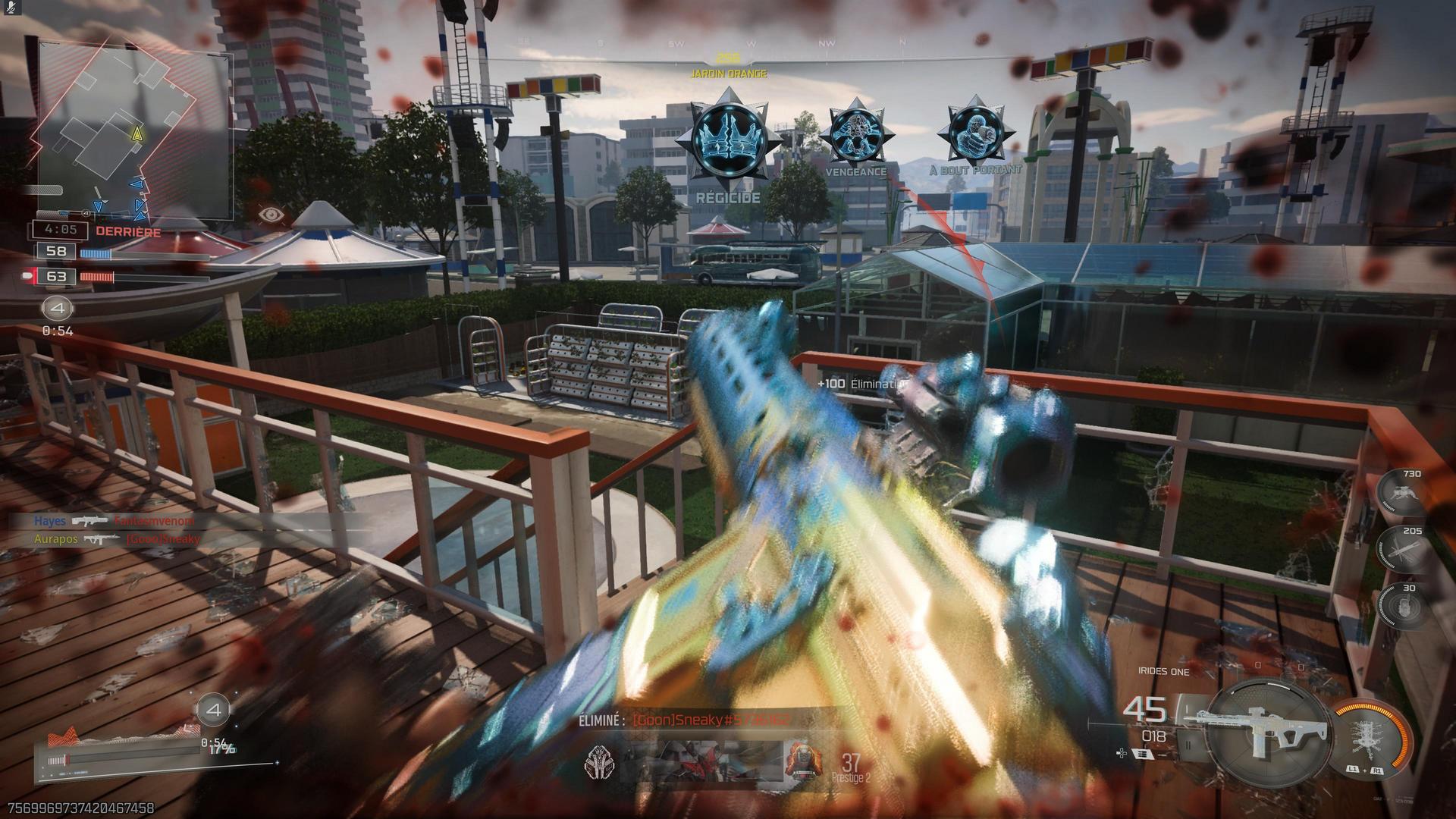Click the eye visibility icon
1456x819 pixels.
pos(271,215)
